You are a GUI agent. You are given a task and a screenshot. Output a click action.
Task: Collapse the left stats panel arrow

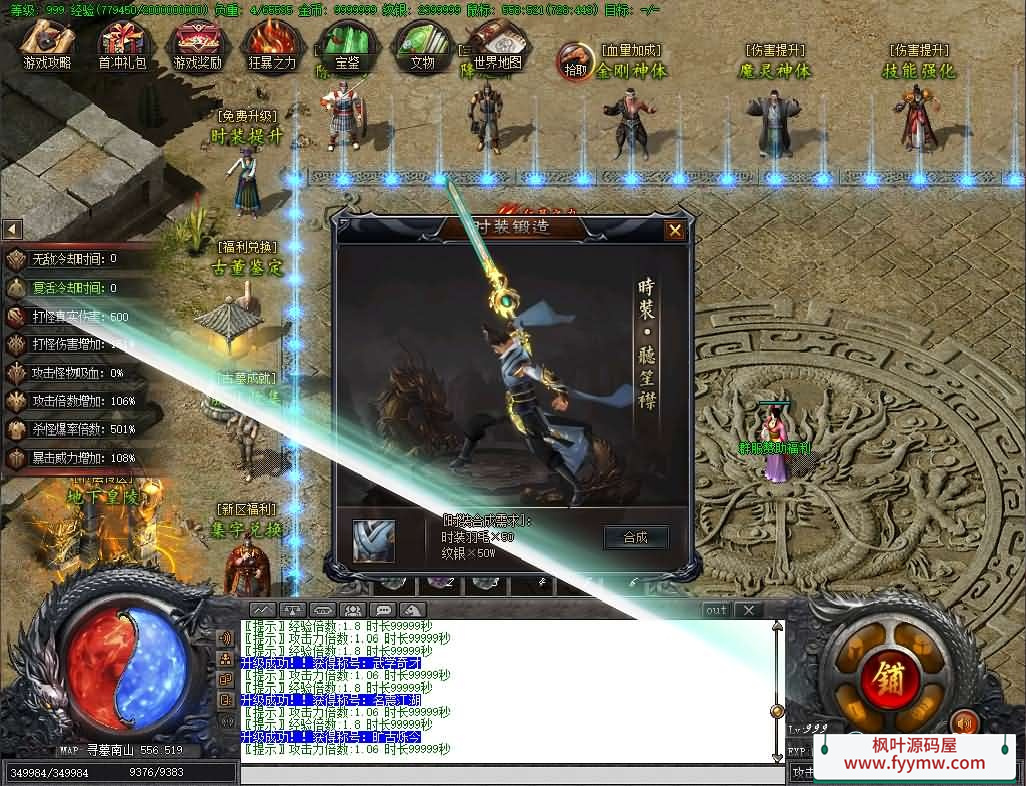(x=12, y=229)
